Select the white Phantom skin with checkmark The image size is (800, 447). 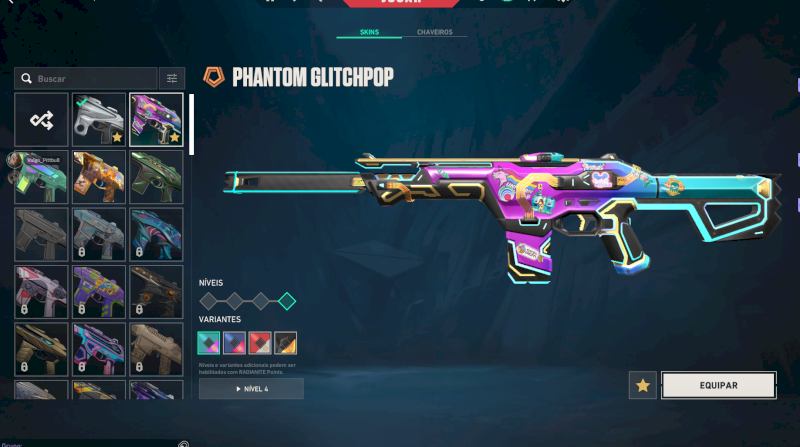pyautogui.click(x=99, y=119)
